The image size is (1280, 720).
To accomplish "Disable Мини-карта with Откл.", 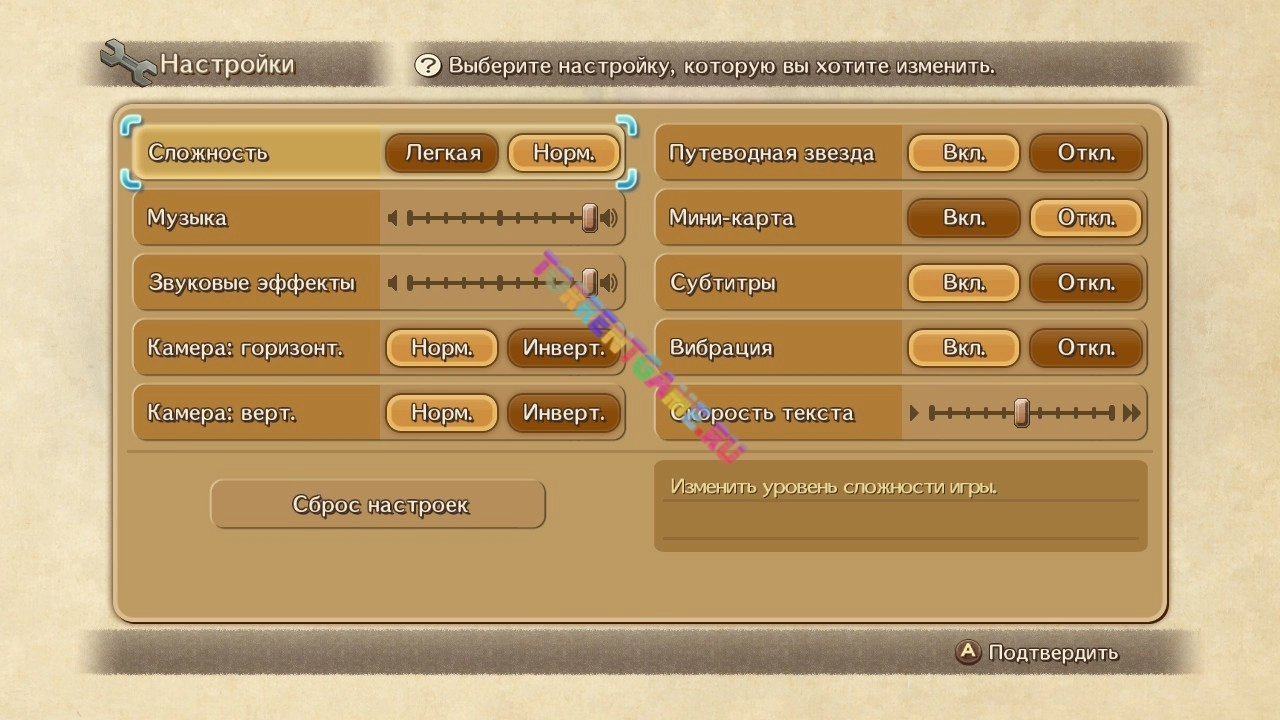I will click(x=1086, y=218).
